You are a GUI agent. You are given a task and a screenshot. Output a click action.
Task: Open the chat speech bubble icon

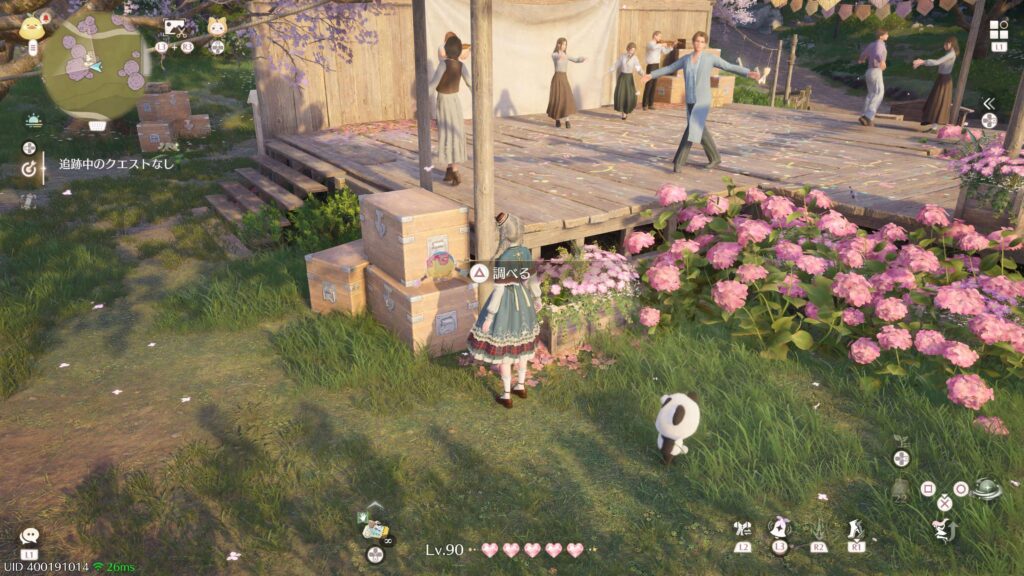tap(29, 537)
